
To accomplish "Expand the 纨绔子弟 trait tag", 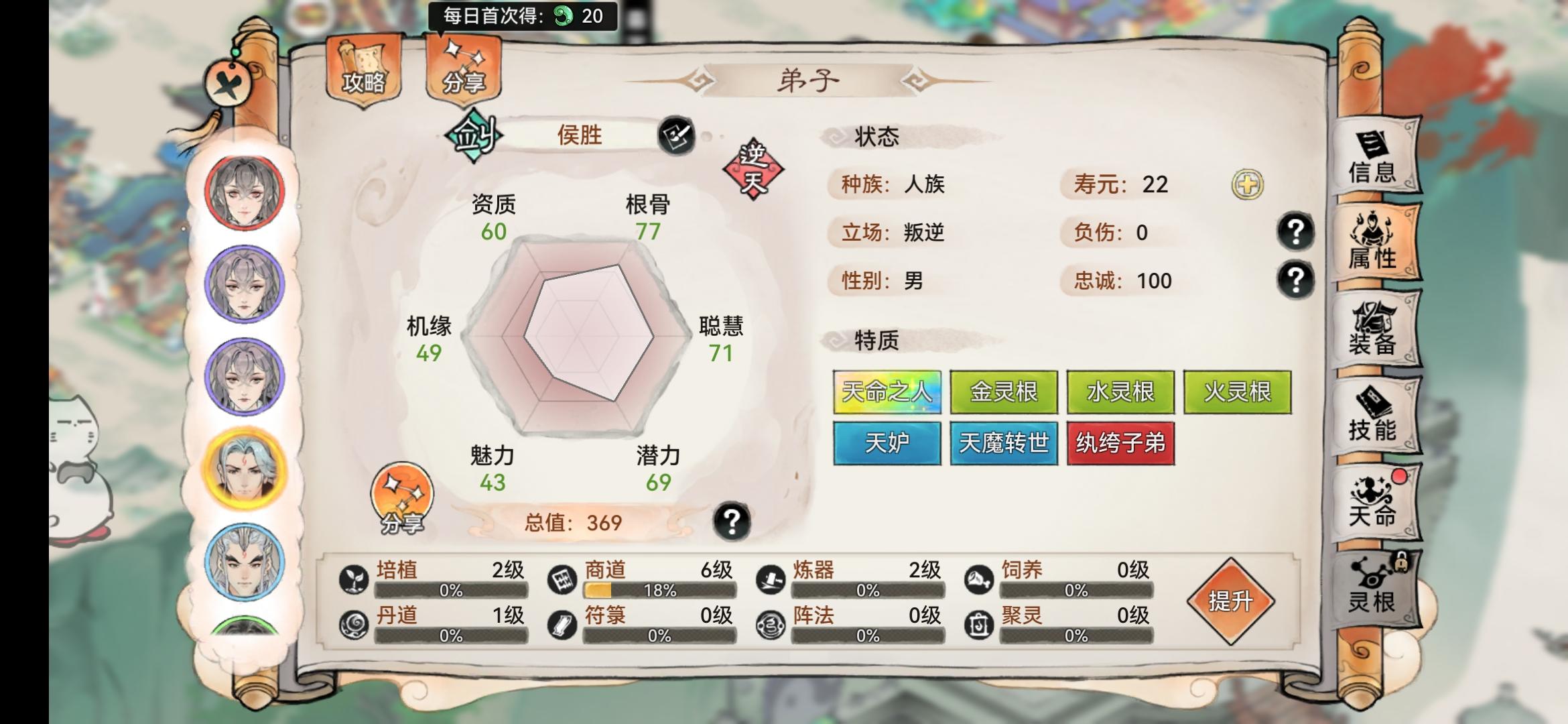I will coord(1120,444).
